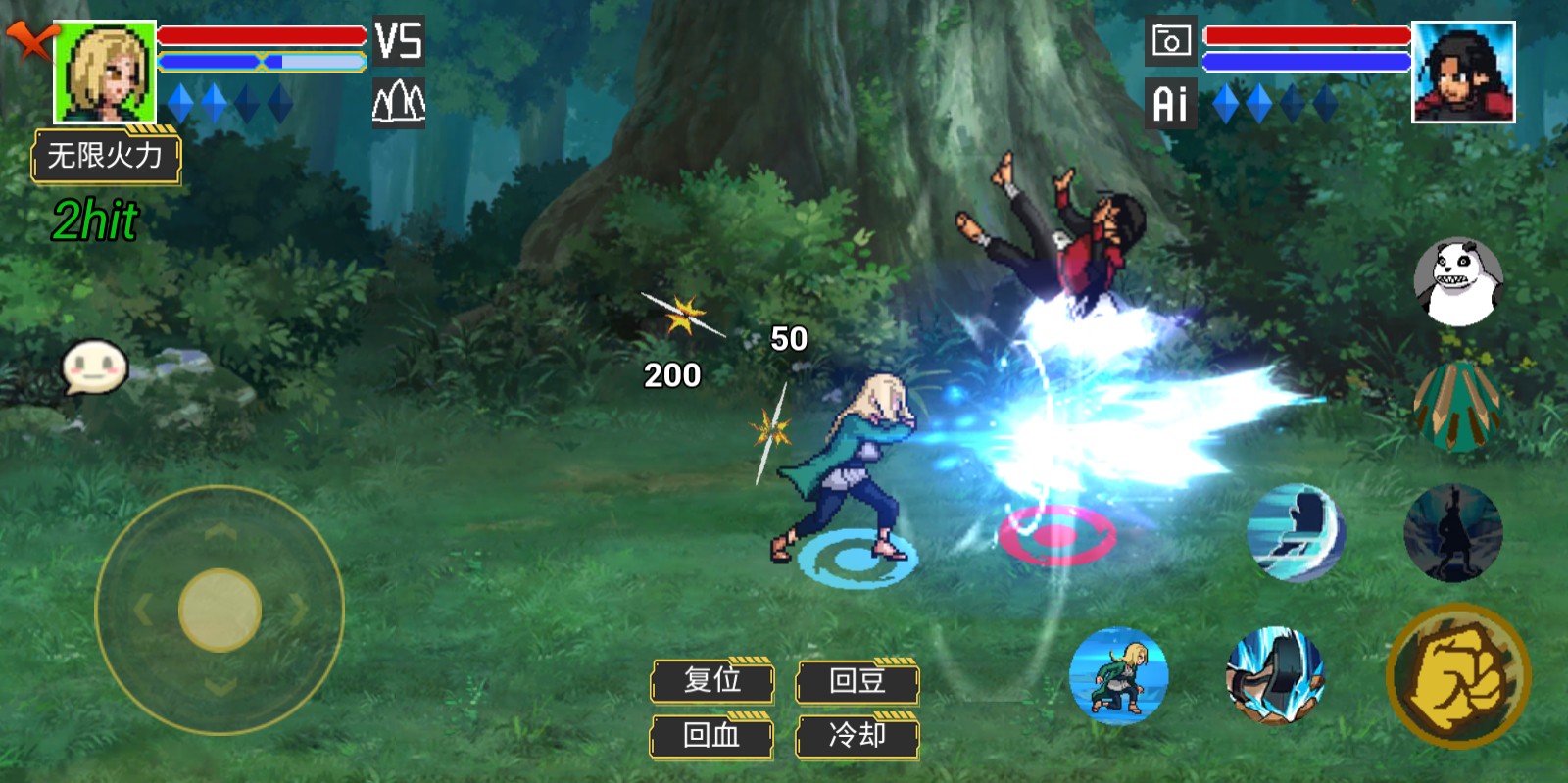Tap the 复位 reset button
The image size is (1568, 783).
[x=712, y=681]
